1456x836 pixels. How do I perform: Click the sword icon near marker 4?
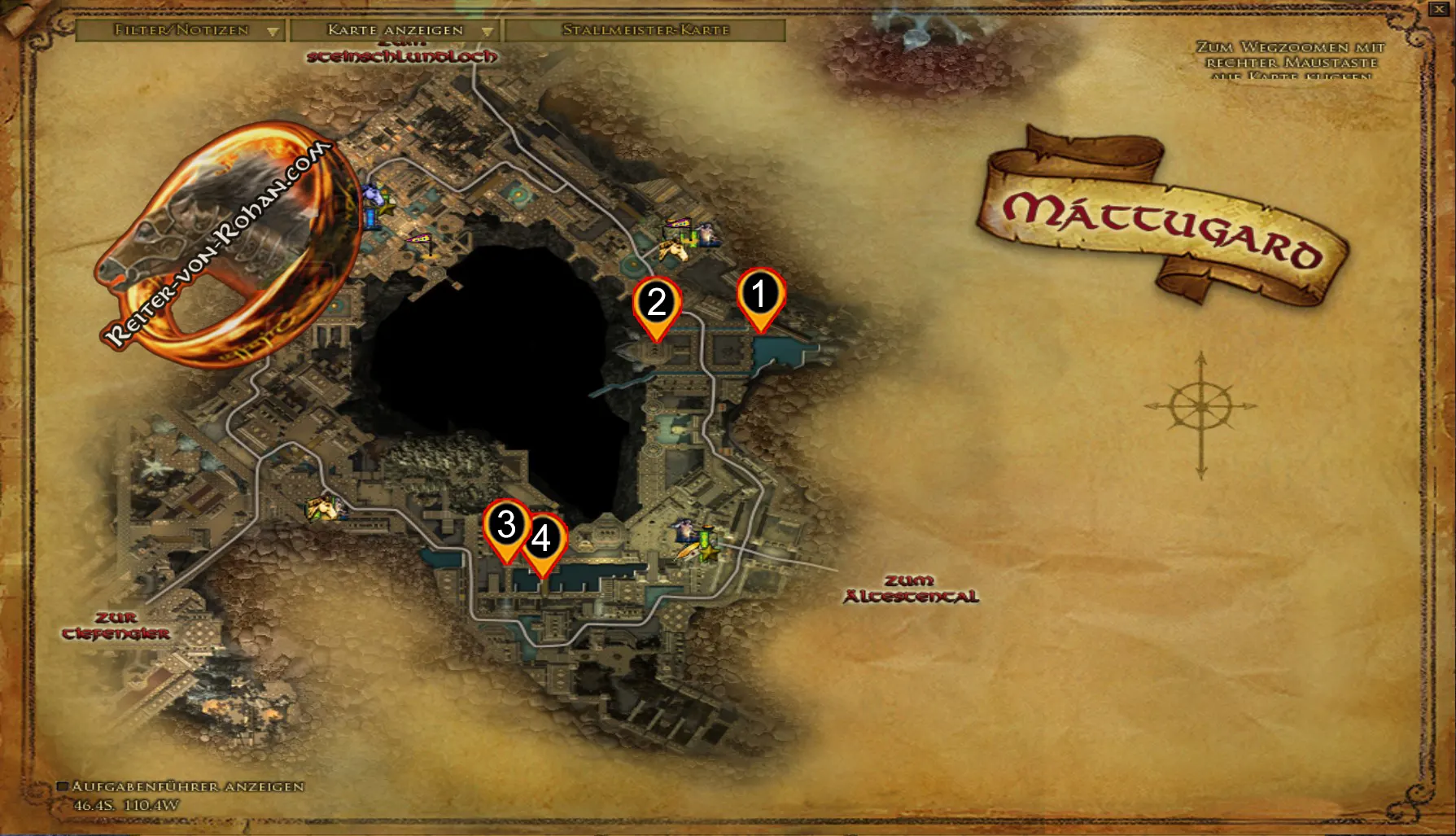(688, 551)
